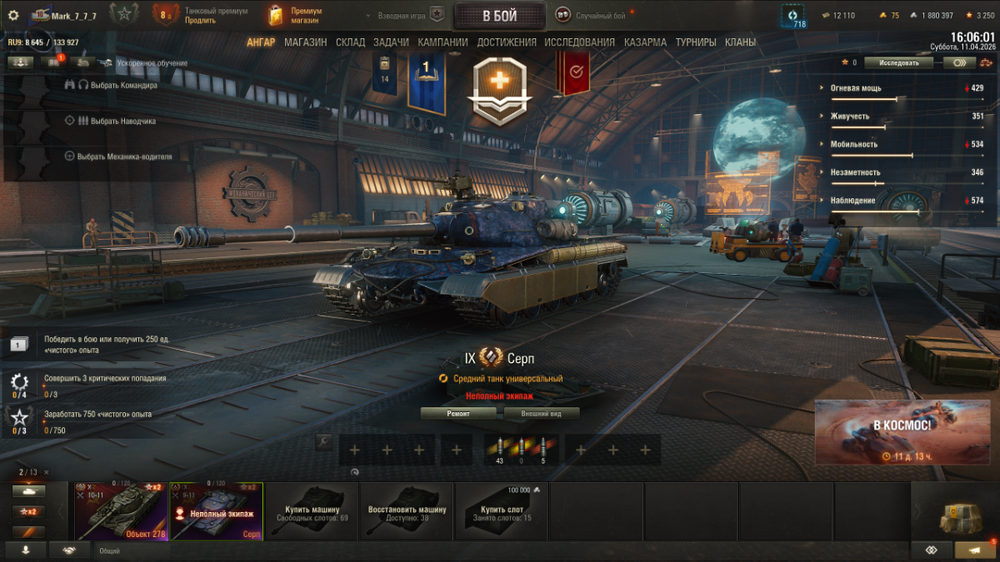The width and height of the screenshot is (1000, 562).
Task: Click the Исследовать button
Action: (899, 62)
